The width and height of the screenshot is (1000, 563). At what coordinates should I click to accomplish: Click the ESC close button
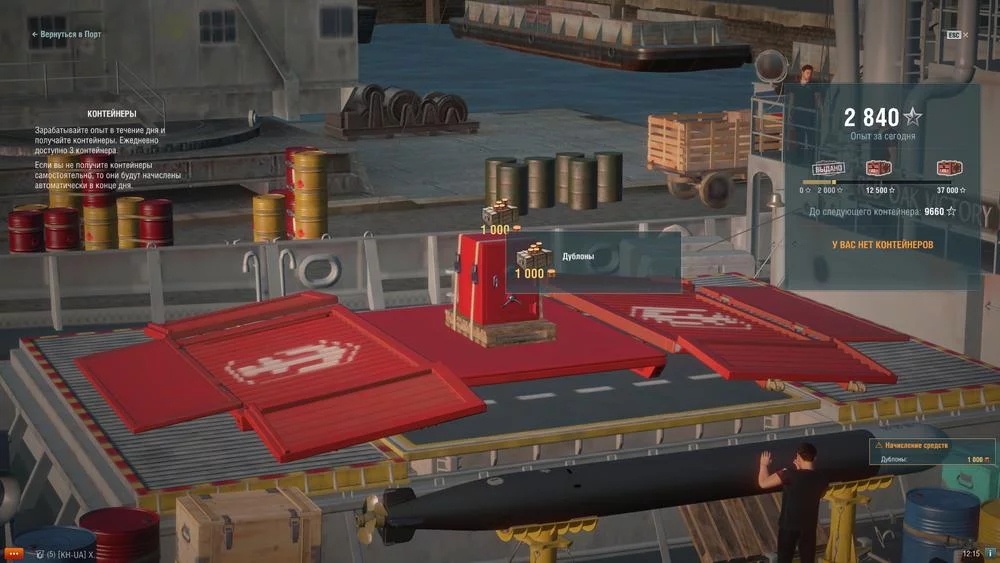[x=954, y=34]
